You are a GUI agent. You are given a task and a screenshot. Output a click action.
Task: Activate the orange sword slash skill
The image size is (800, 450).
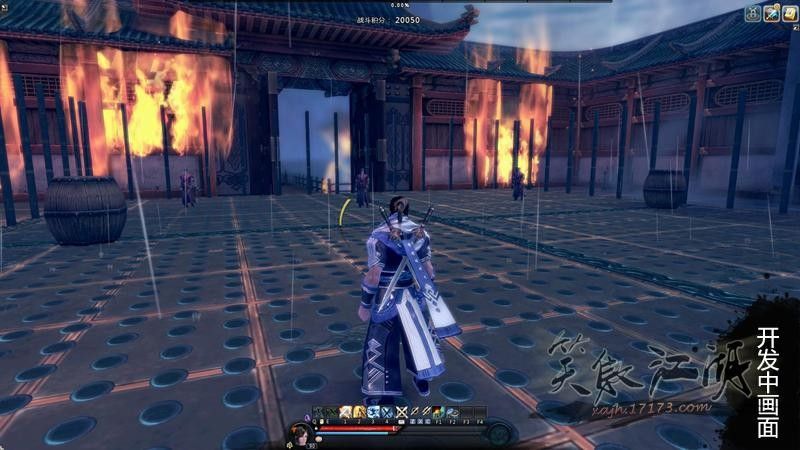point(345,412)
